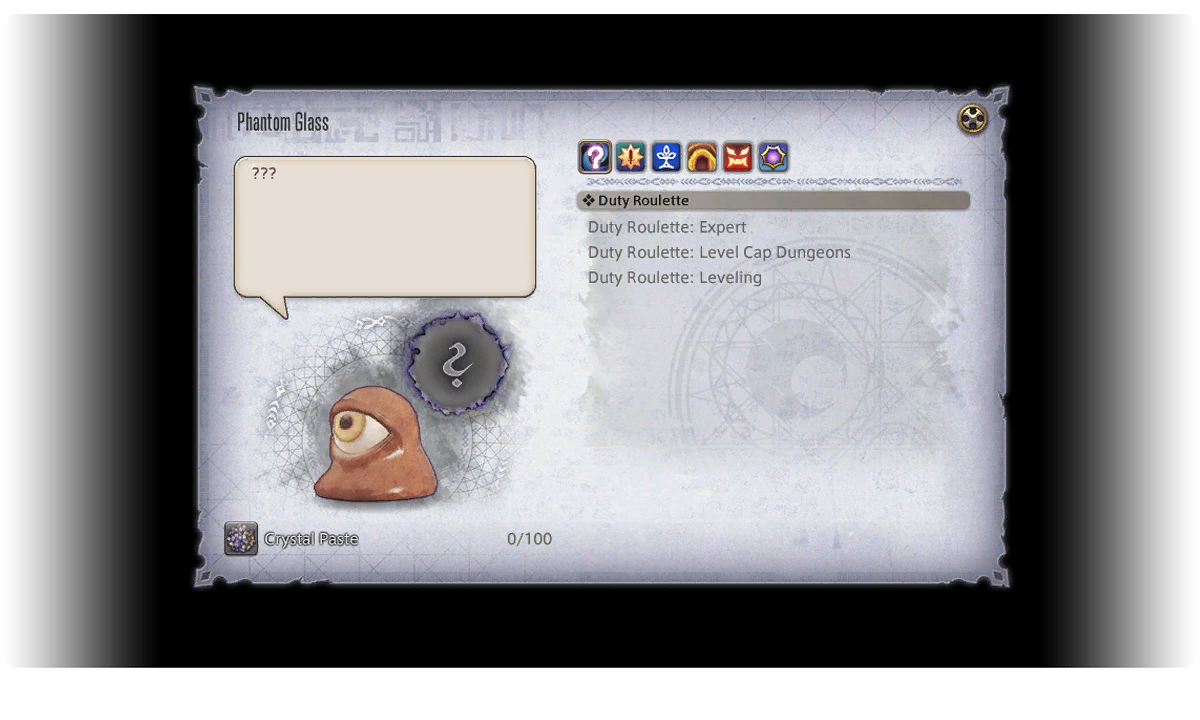Choose the orange cave archway tab

point(702,157)
